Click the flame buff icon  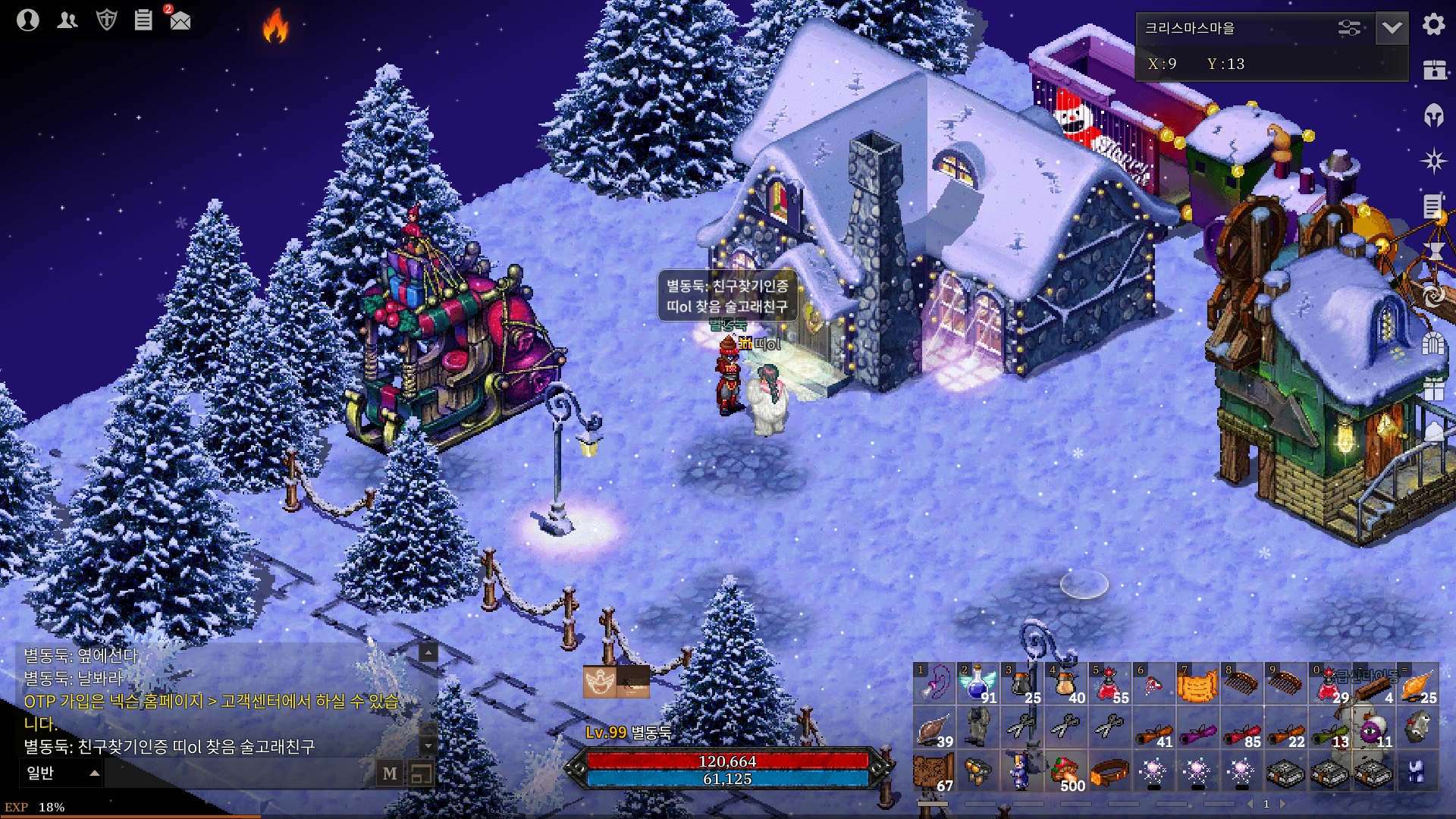(275, 26)
